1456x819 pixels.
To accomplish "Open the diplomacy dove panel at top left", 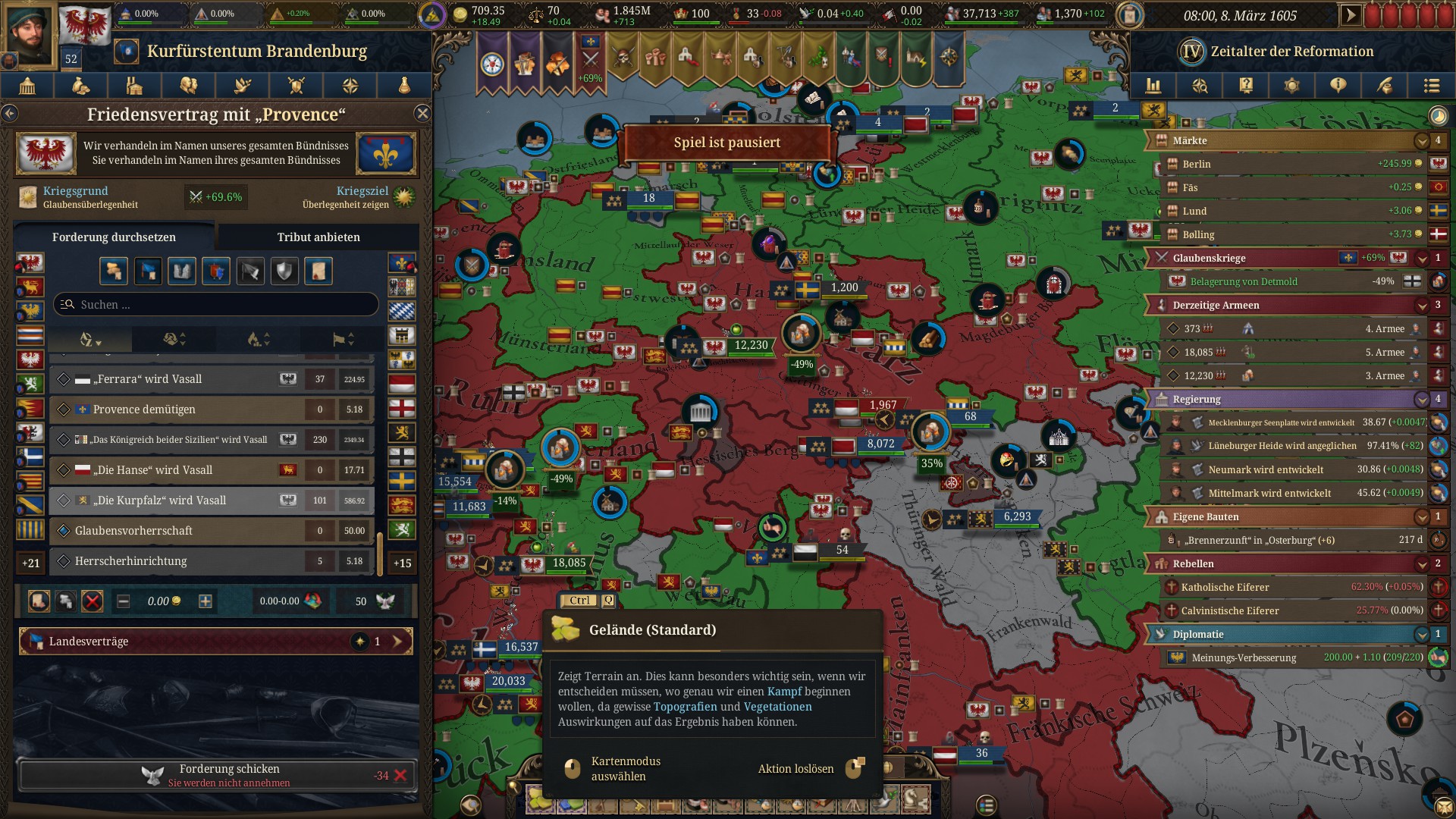I will [241, 86].
